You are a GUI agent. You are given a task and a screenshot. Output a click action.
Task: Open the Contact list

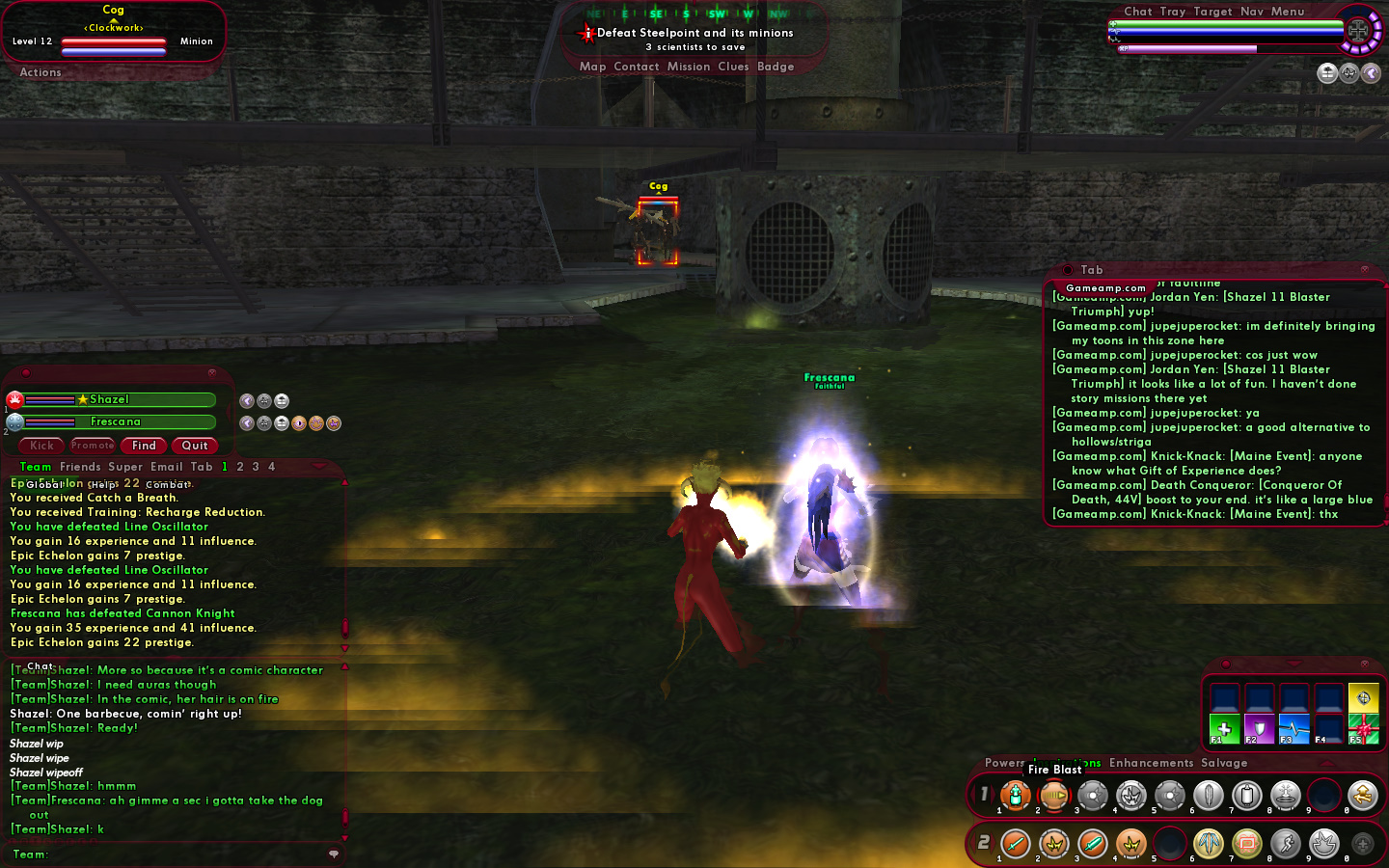636,67
